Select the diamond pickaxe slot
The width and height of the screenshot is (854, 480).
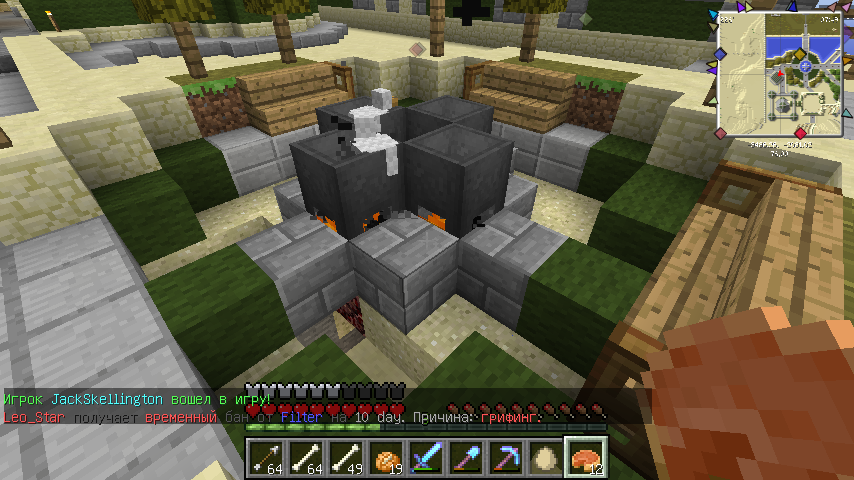click(x=505, y=457)
